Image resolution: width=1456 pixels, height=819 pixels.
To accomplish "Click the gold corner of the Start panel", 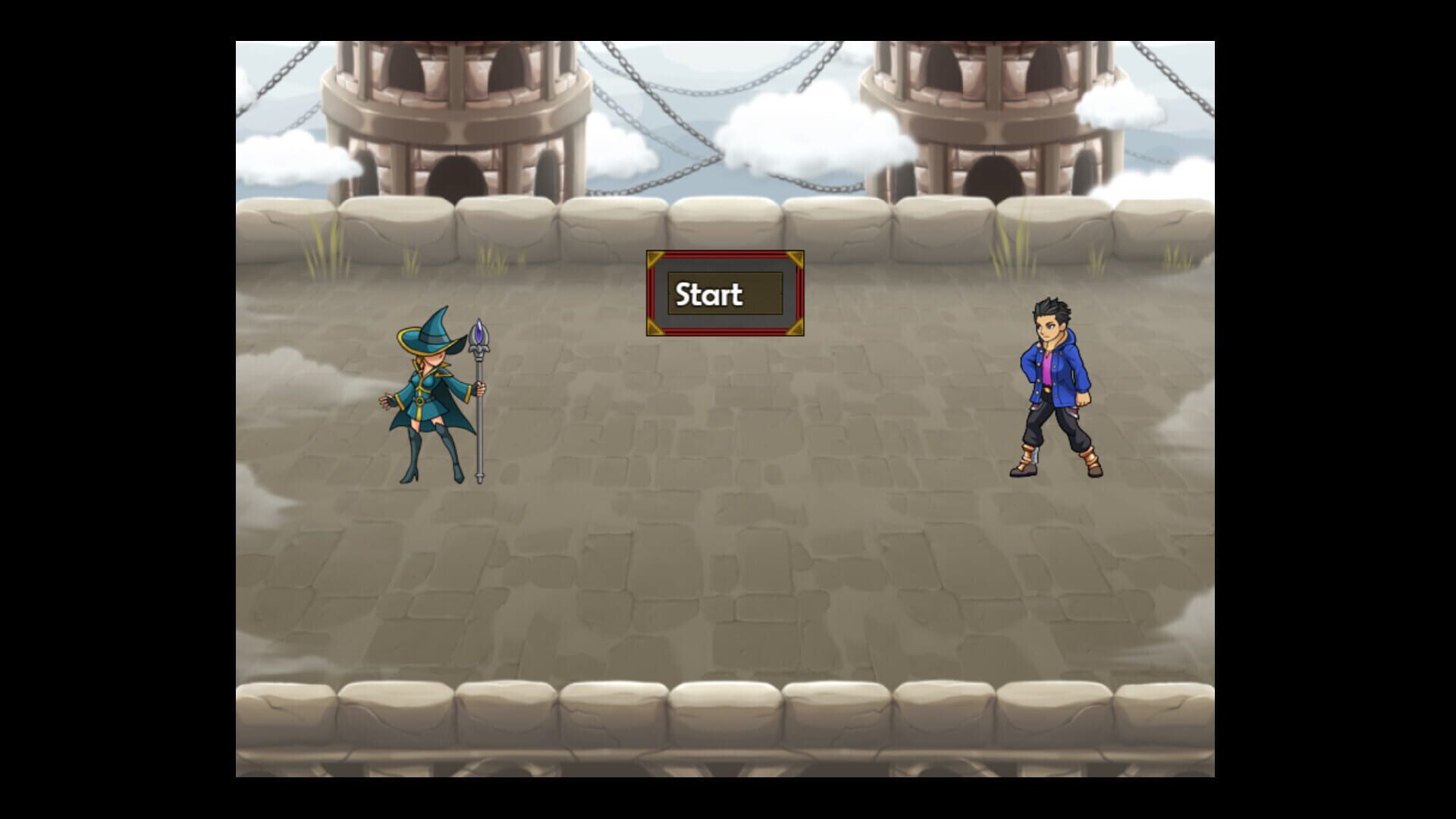I will pyautogui.click(x=654, y=258).
